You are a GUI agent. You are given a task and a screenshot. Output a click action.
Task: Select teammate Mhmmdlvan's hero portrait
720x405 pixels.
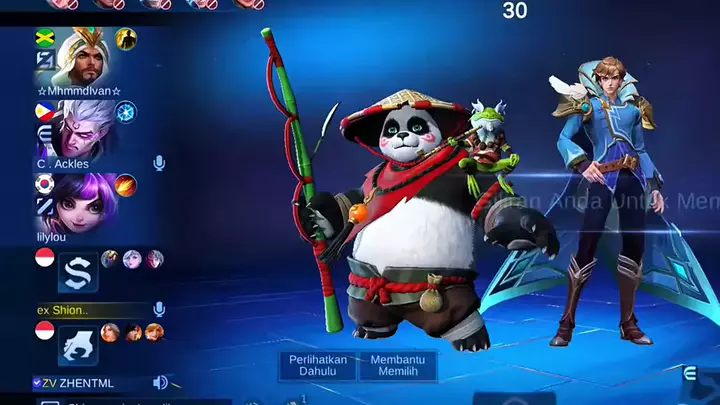pos(83,57)
